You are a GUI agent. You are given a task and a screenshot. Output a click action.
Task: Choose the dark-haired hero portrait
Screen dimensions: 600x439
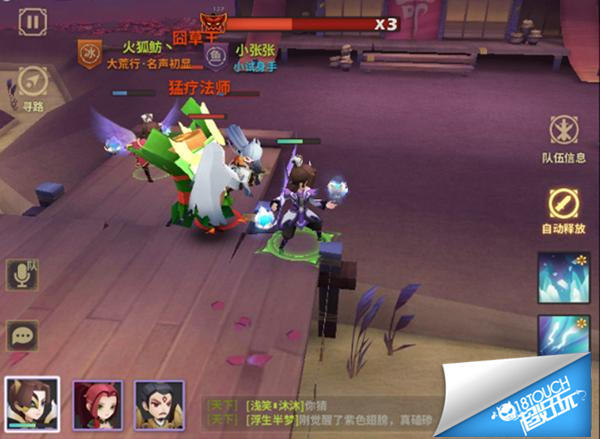[x=159, y=404]
